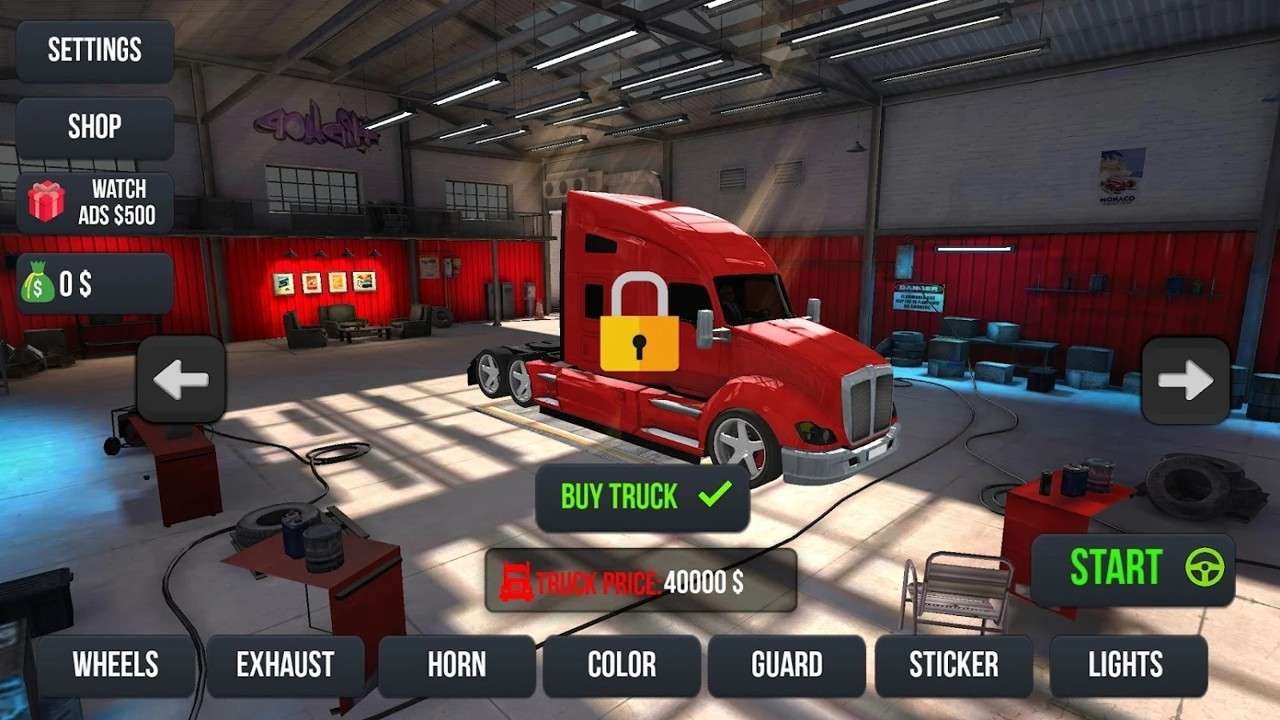Buy the red truck
The height and width of the screenshot is (720, 1280).
(x=643, y=497)
